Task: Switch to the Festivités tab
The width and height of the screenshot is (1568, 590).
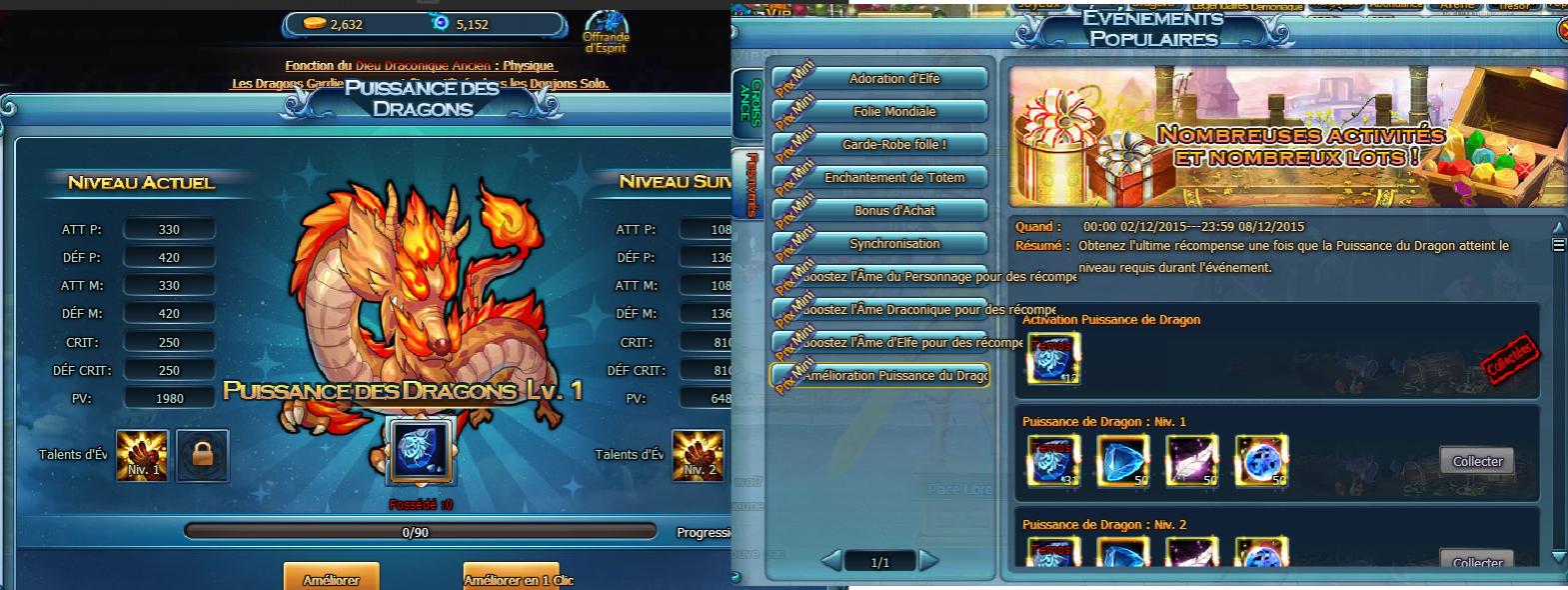Action: tap(749, 184)
